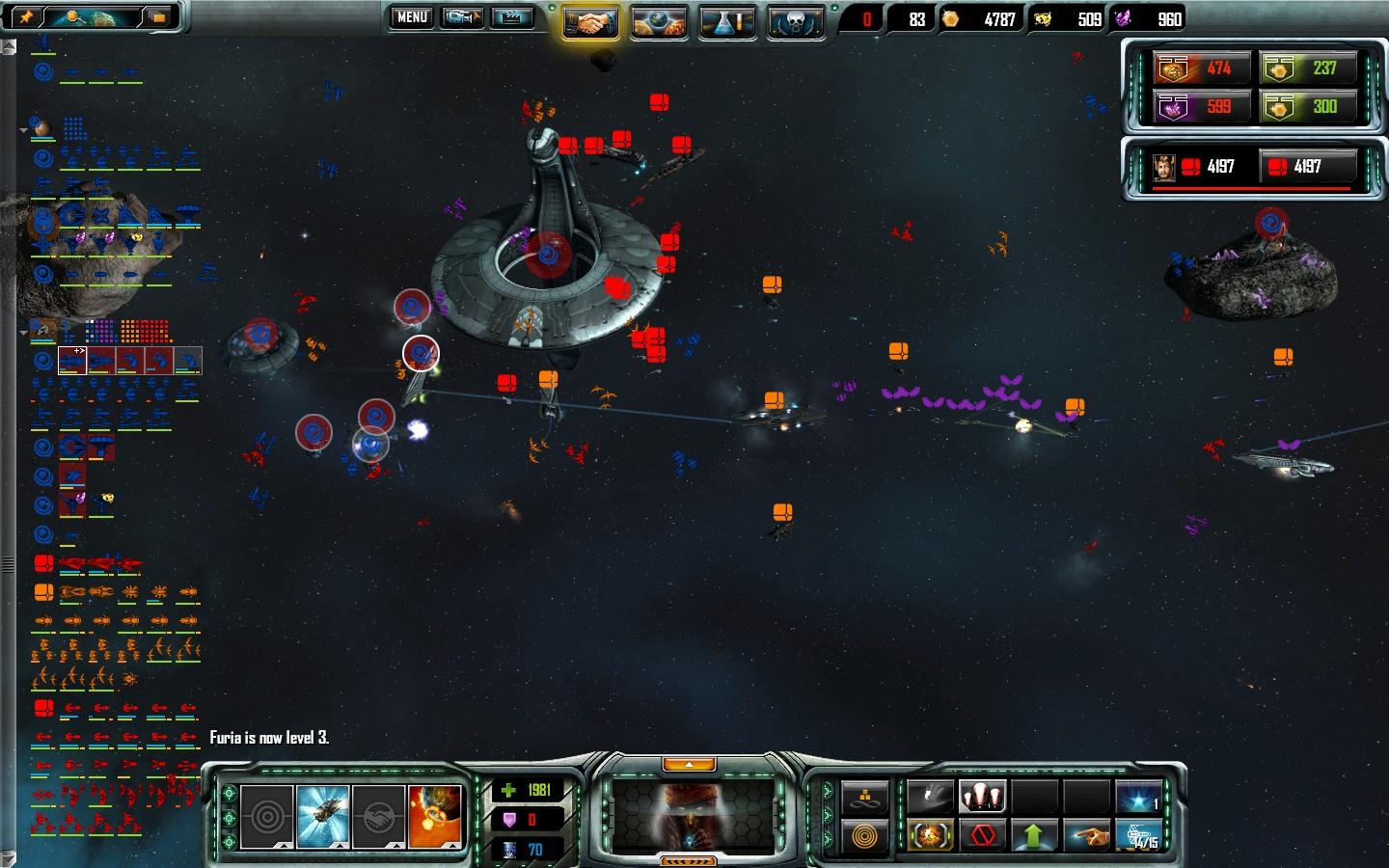Expand Furia's portrait panel upward arrow
Image resolution: width=1389 pixels, height=868 pixels.
click(689, 764)
